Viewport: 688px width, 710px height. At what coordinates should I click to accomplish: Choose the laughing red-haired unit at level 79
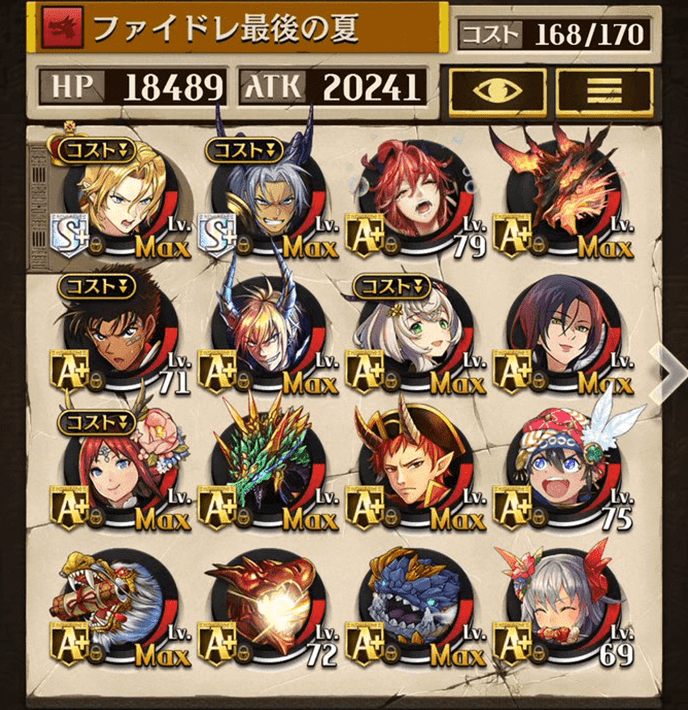[x=415, y=196]
